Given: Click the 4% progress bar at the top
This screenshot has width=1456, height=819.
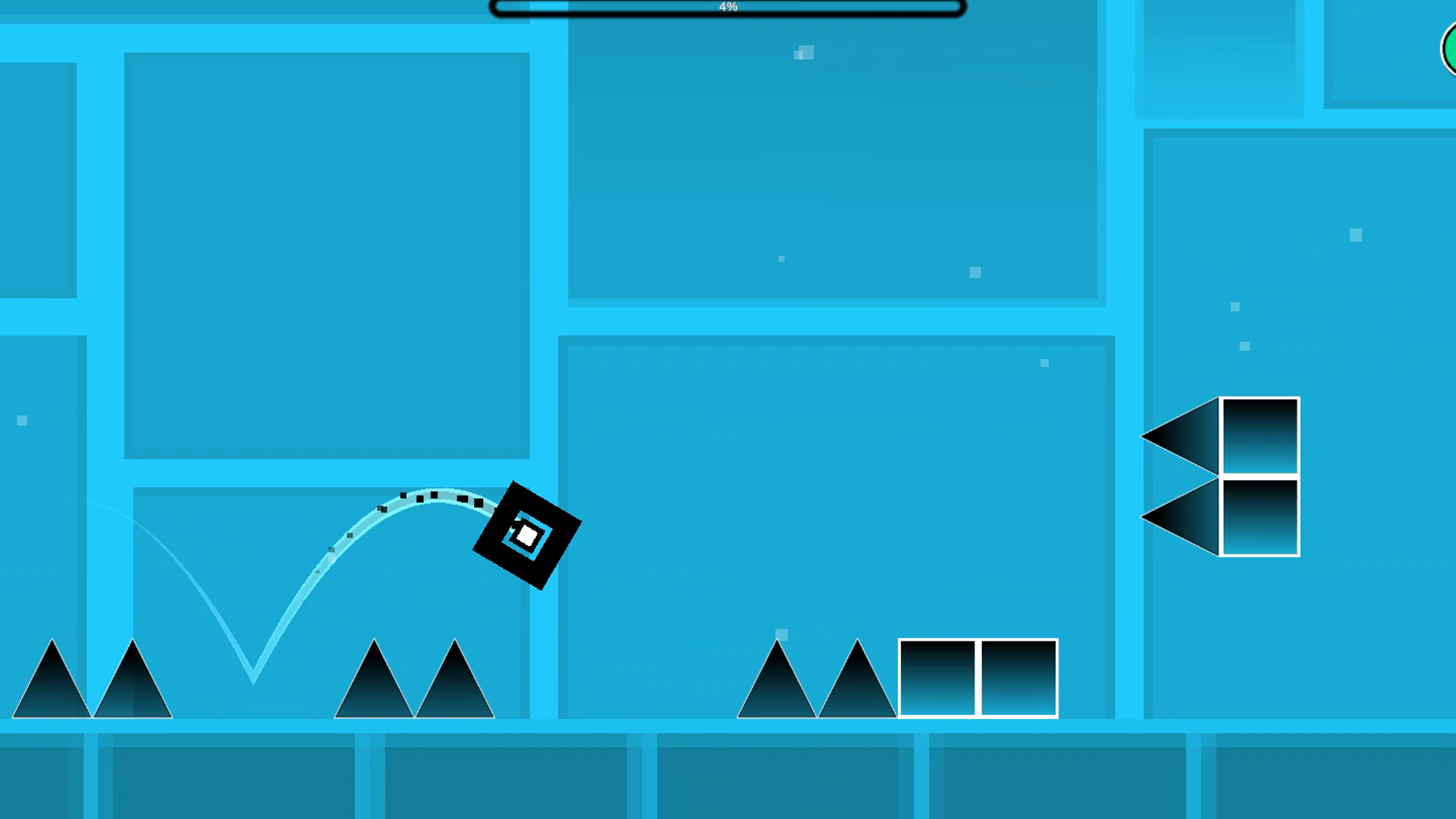Looking at the screenshot, I should click(x=728, y=8).
